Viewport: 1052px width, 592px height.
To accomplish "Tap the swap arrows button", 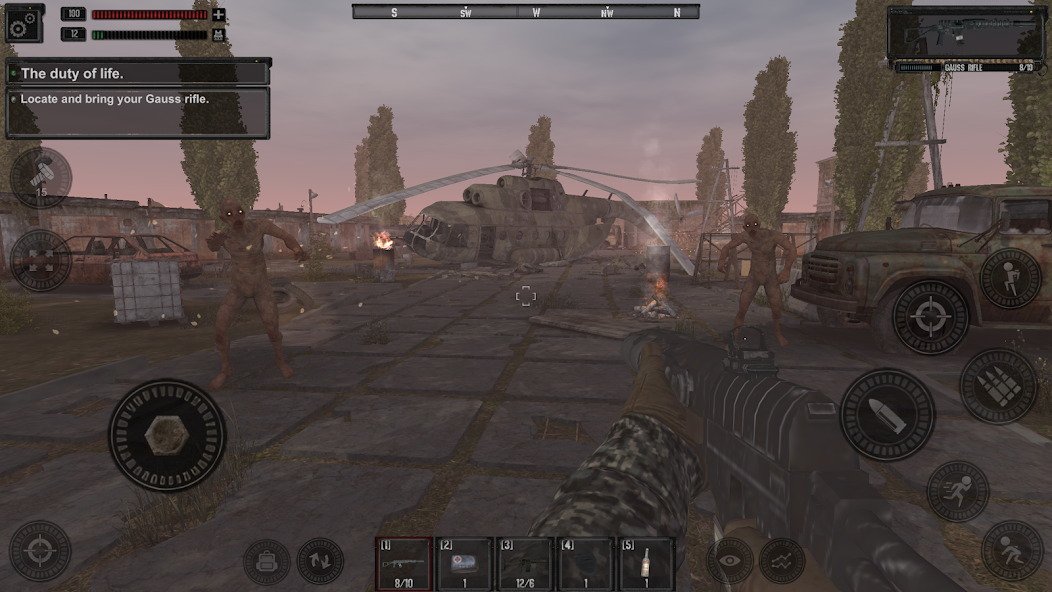I will [x=320, y=561].
